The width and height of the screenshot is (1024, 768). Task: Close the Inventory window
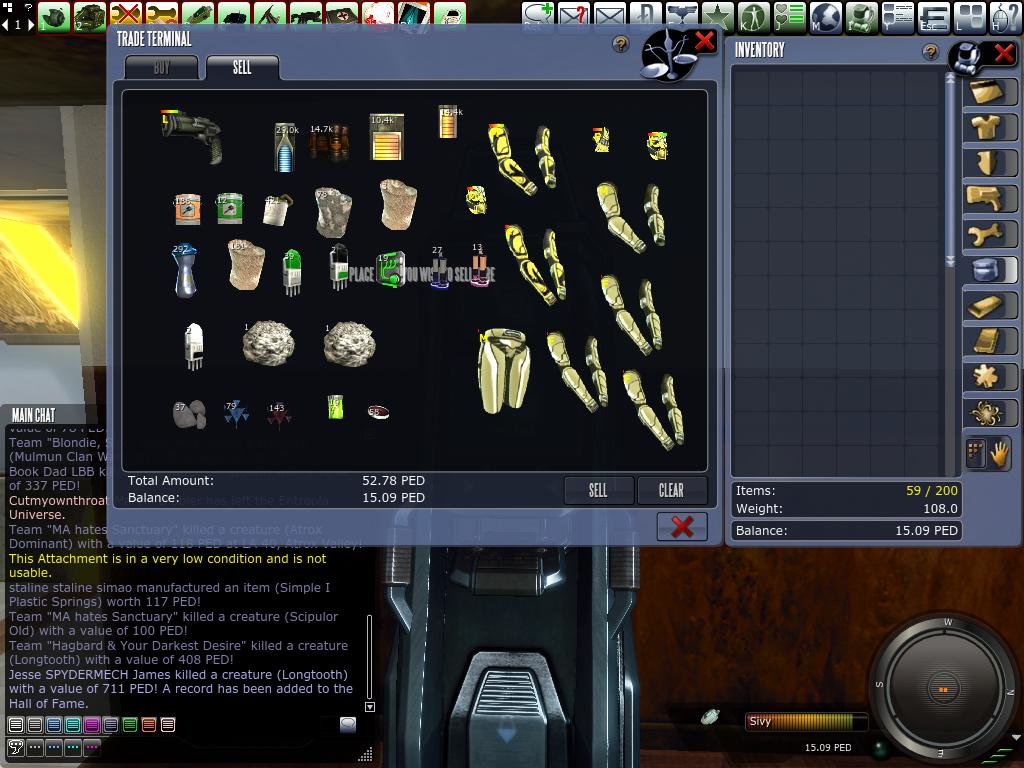coord(1002,54)
